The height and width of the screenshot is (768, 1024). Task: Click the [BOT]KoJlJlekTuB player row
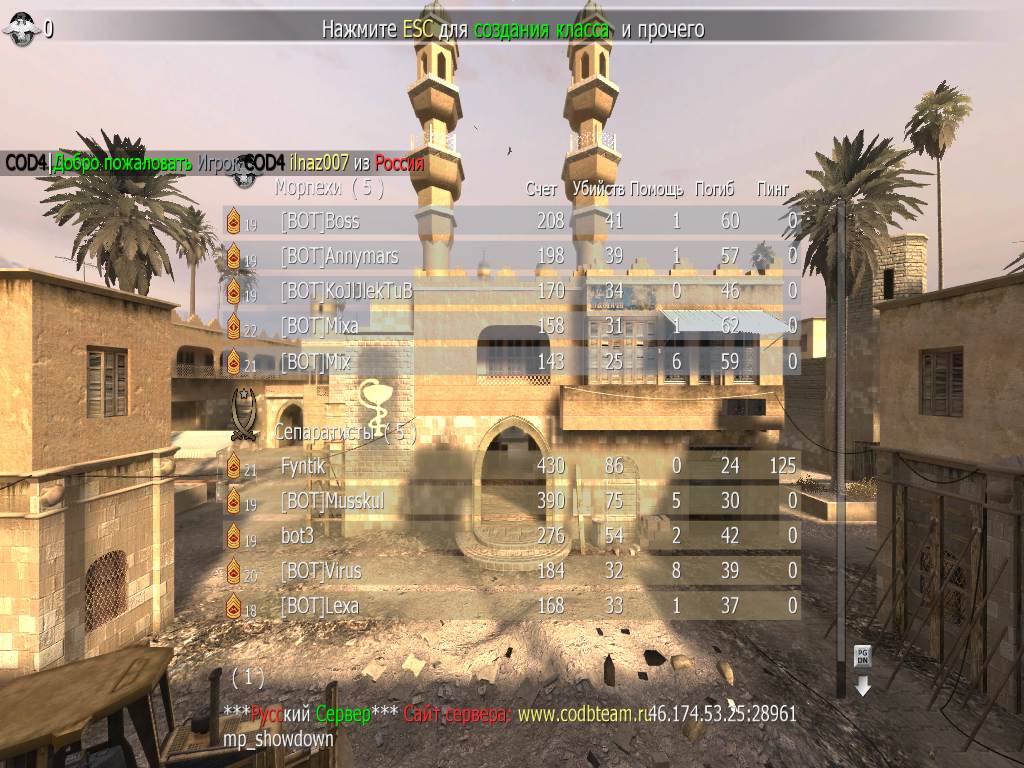tap(510, 291)
